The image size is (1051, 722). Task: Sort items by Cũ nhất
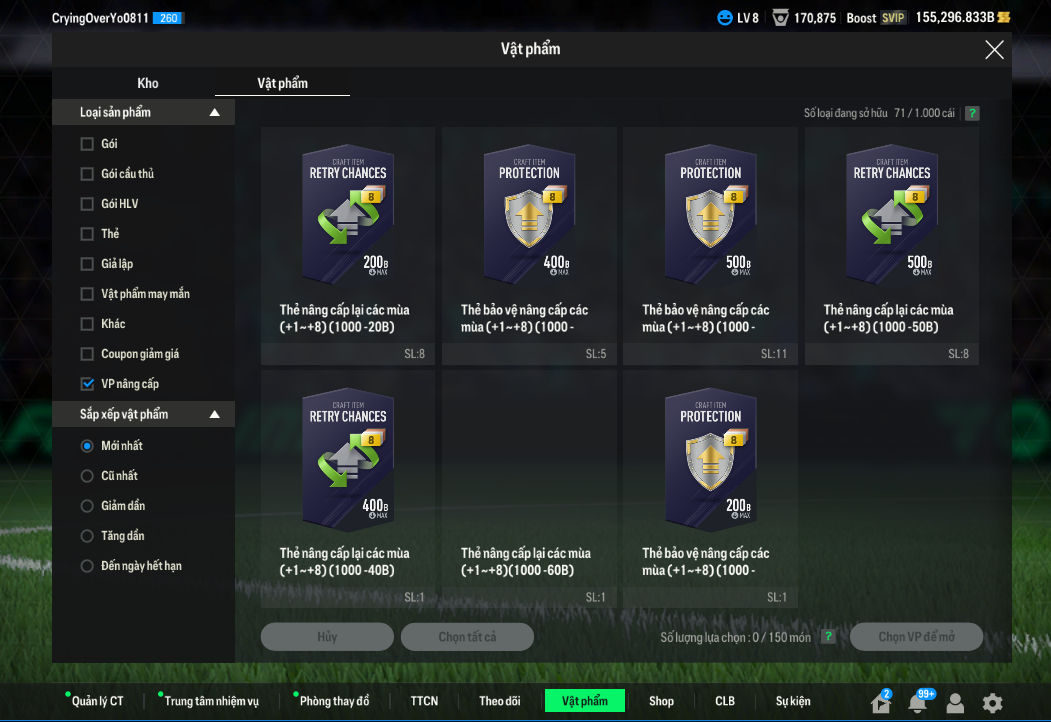pyautogui.click(x=87, y=476)
